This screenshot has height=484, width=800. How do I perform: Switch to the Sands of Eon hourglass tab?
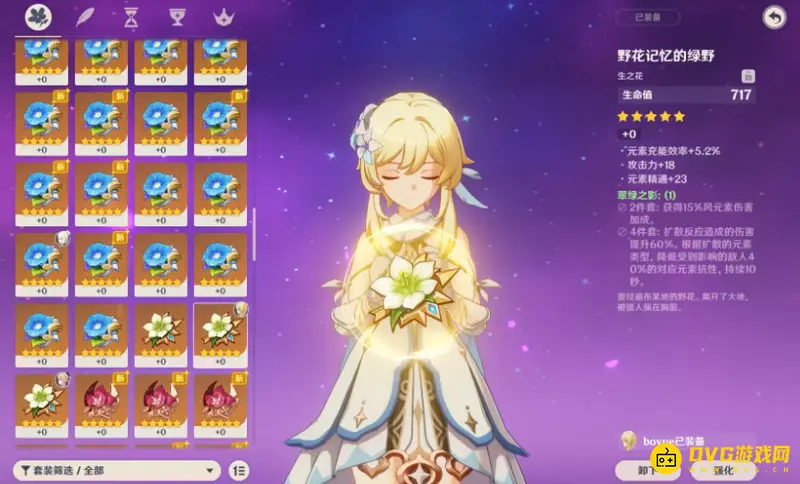[131, 17]
